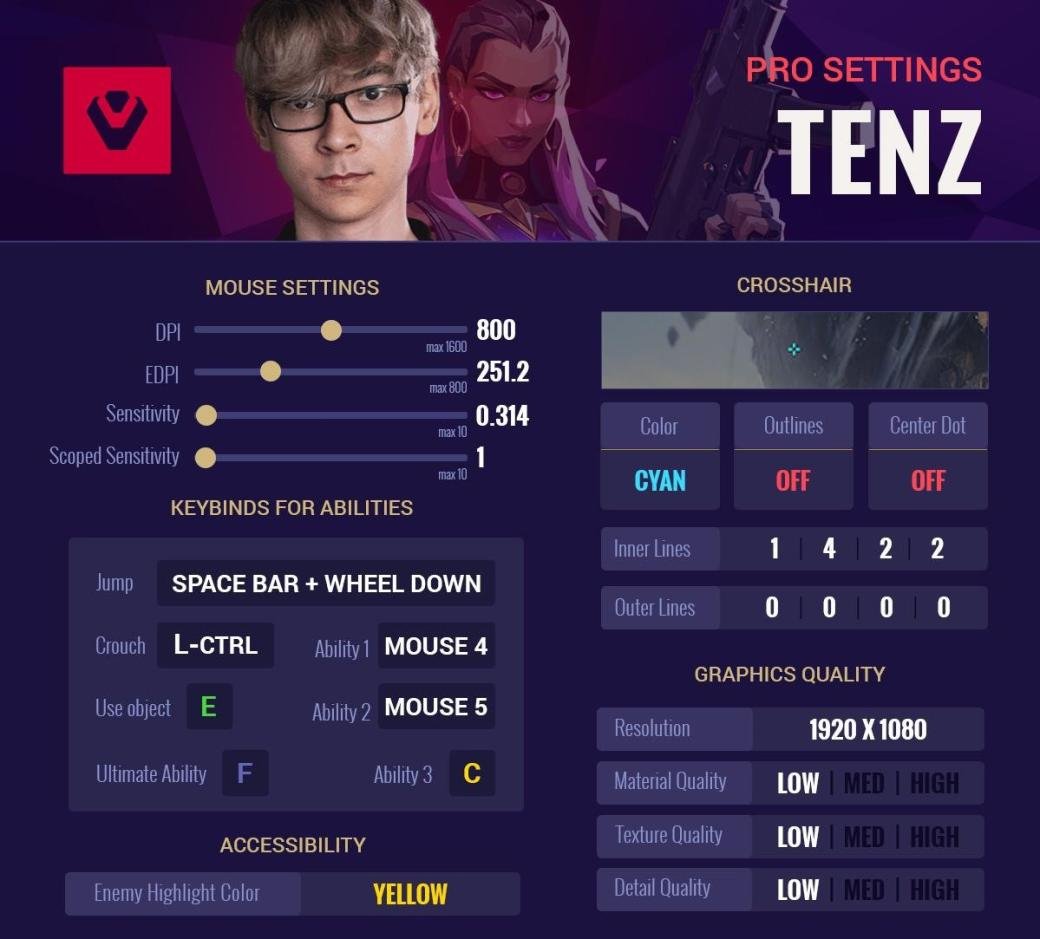Click the DPI slider handle

point(331,330)
